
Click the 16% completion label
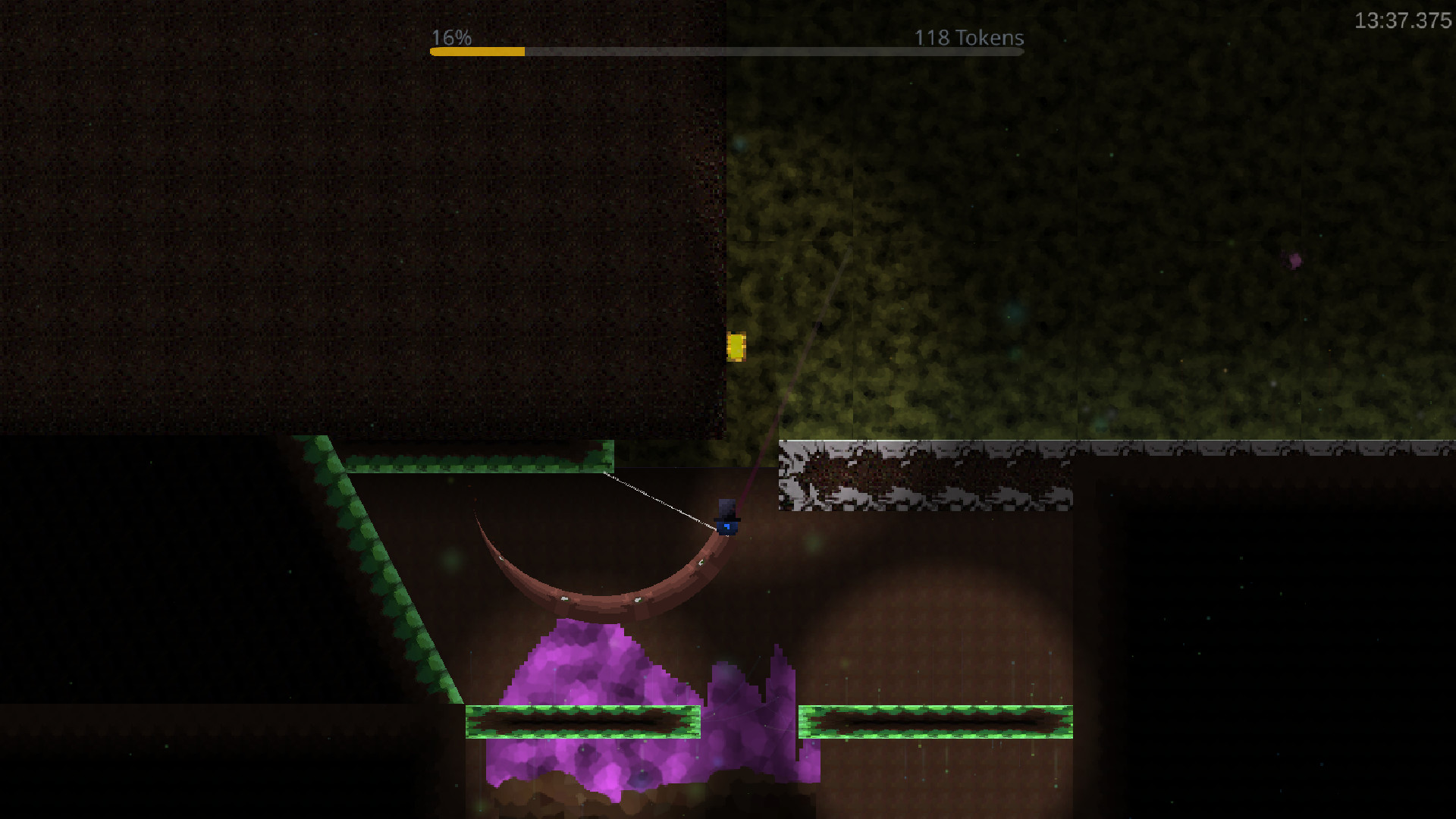450,36
